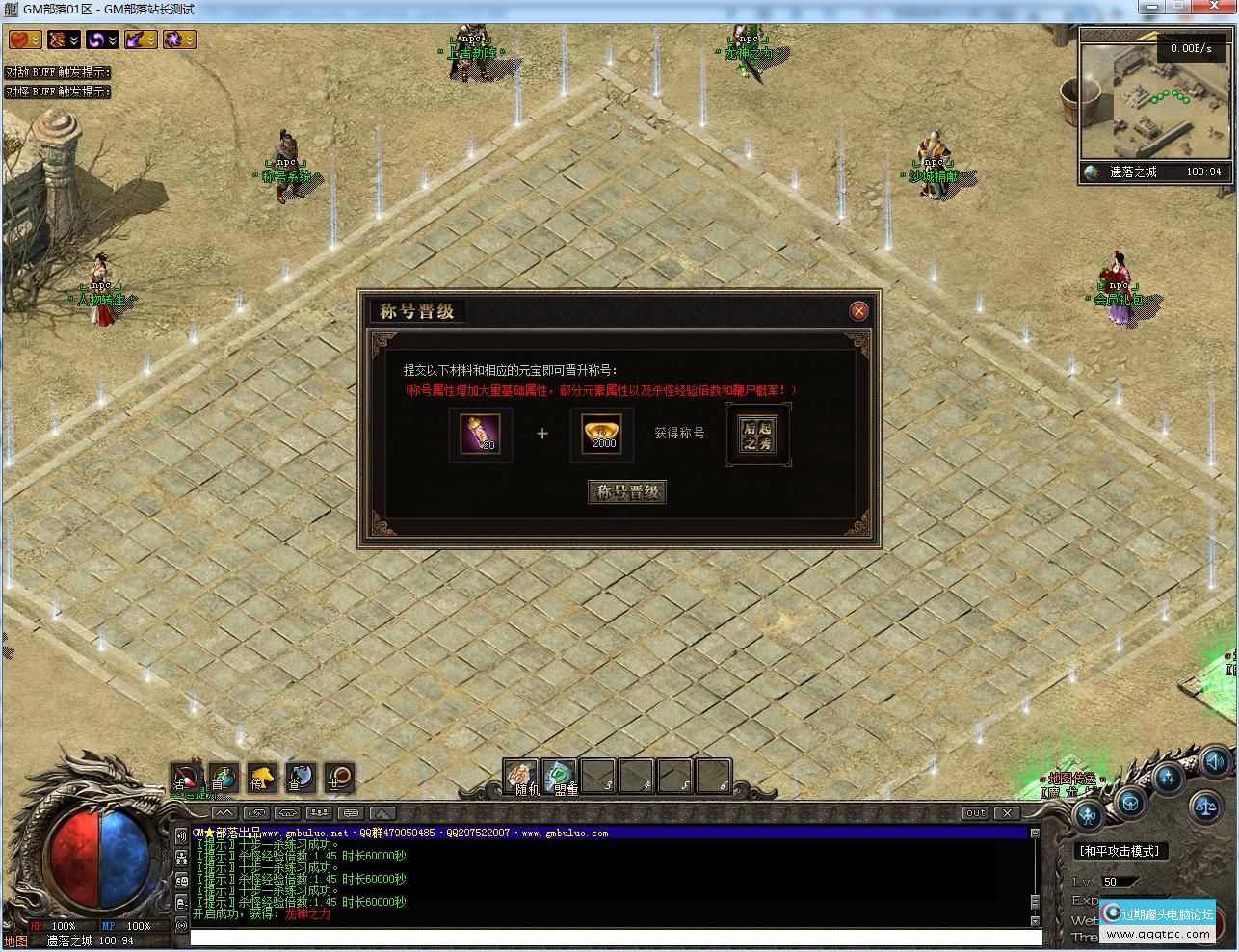Click the minimap of 遗落之城
Screen dimensions: 1239x952
(1154, 106)
